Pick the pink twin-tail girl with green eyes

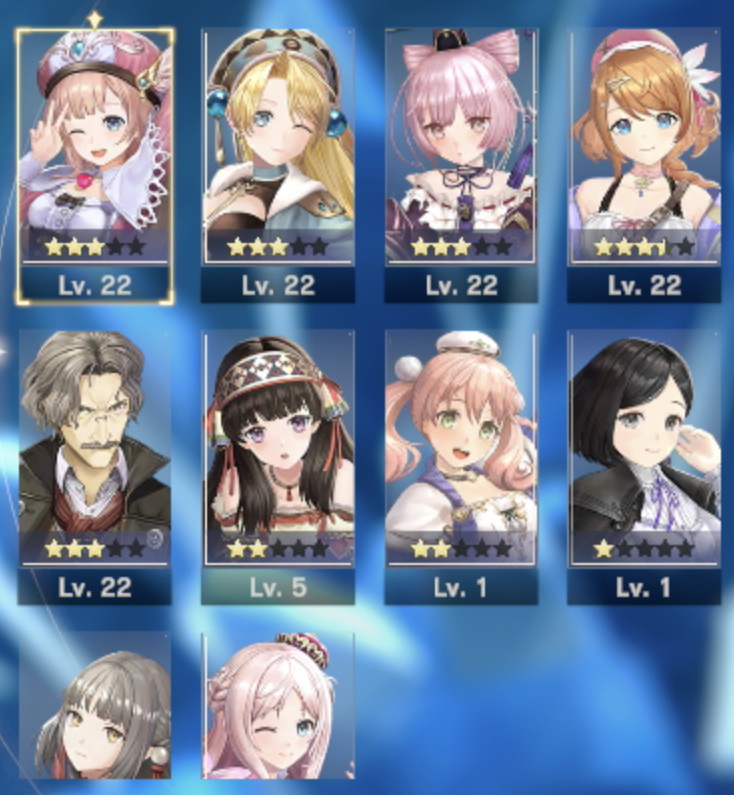461,462
